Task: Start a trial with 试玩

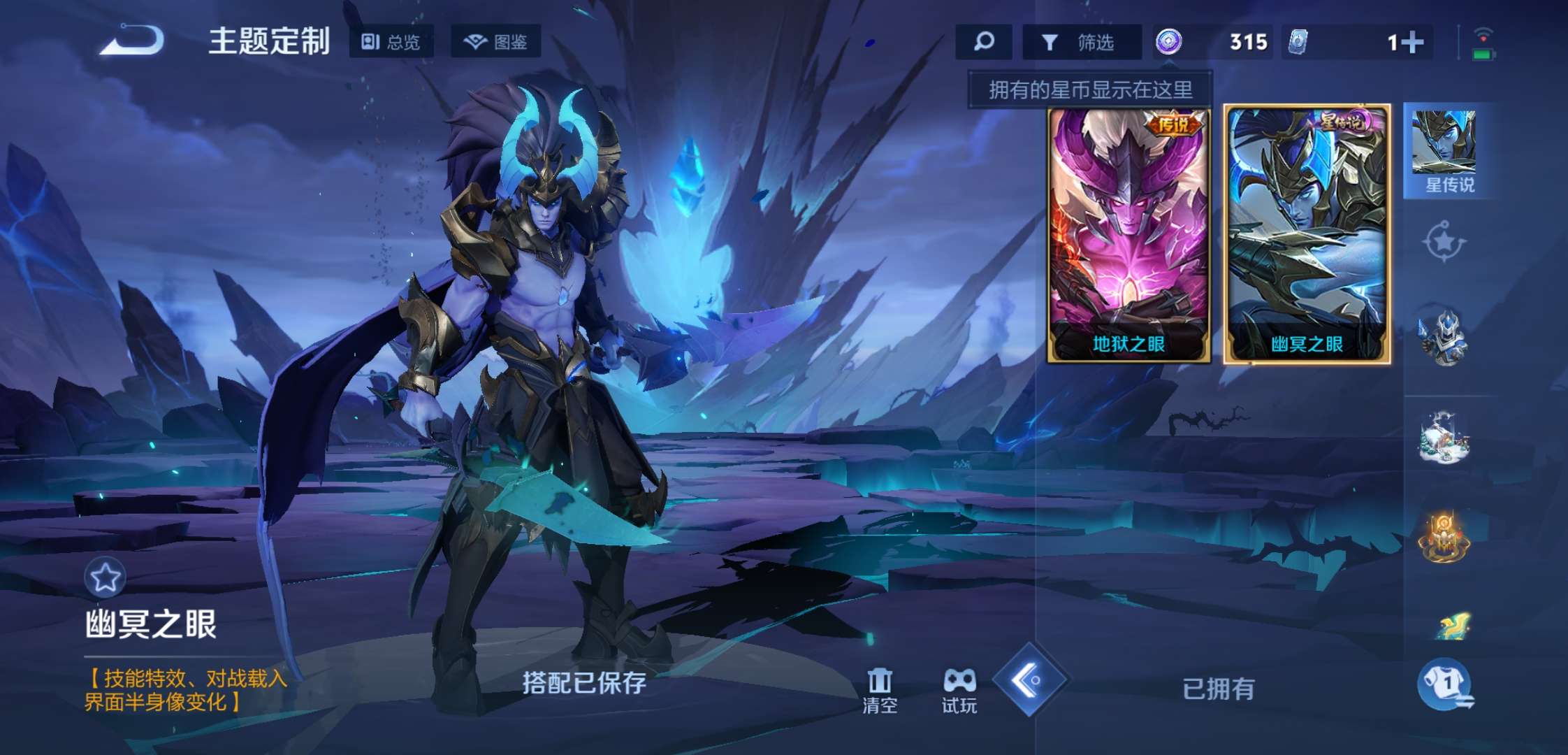Action: click(959, 691)
